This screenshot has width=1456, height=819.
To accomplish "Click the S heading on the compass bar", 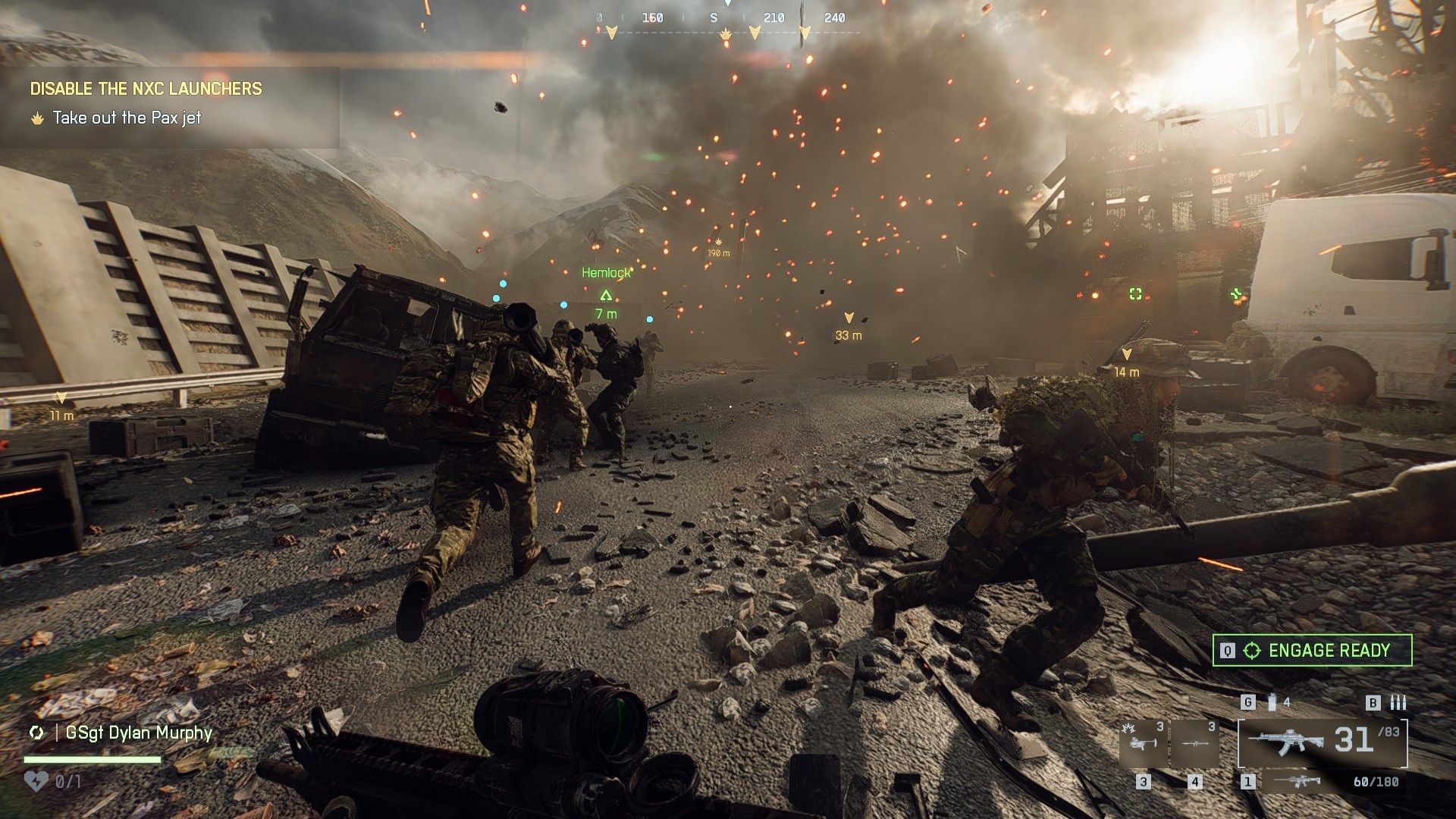I will 714,17.
